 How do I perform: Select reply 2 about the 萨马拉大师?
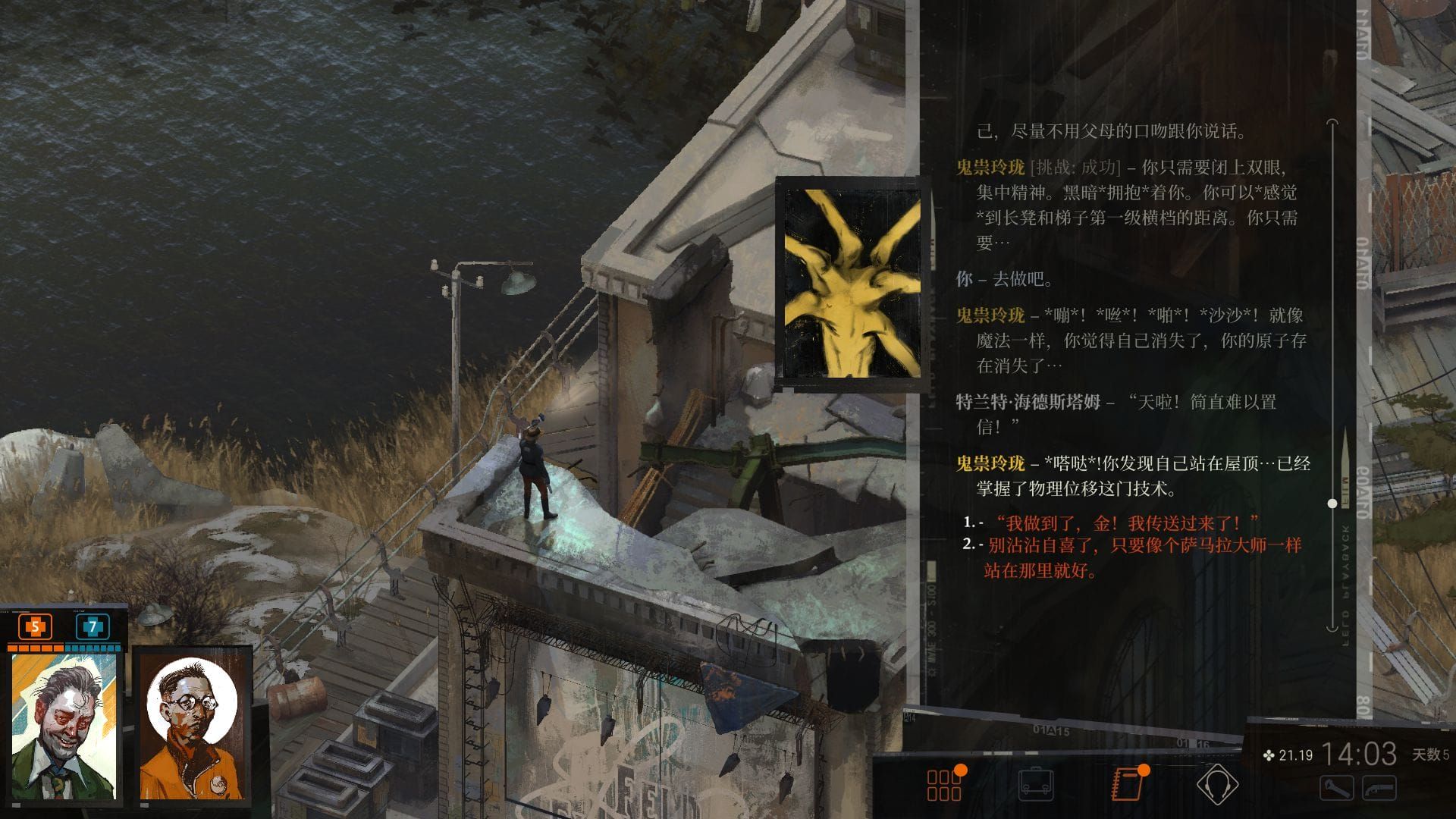1144,557
